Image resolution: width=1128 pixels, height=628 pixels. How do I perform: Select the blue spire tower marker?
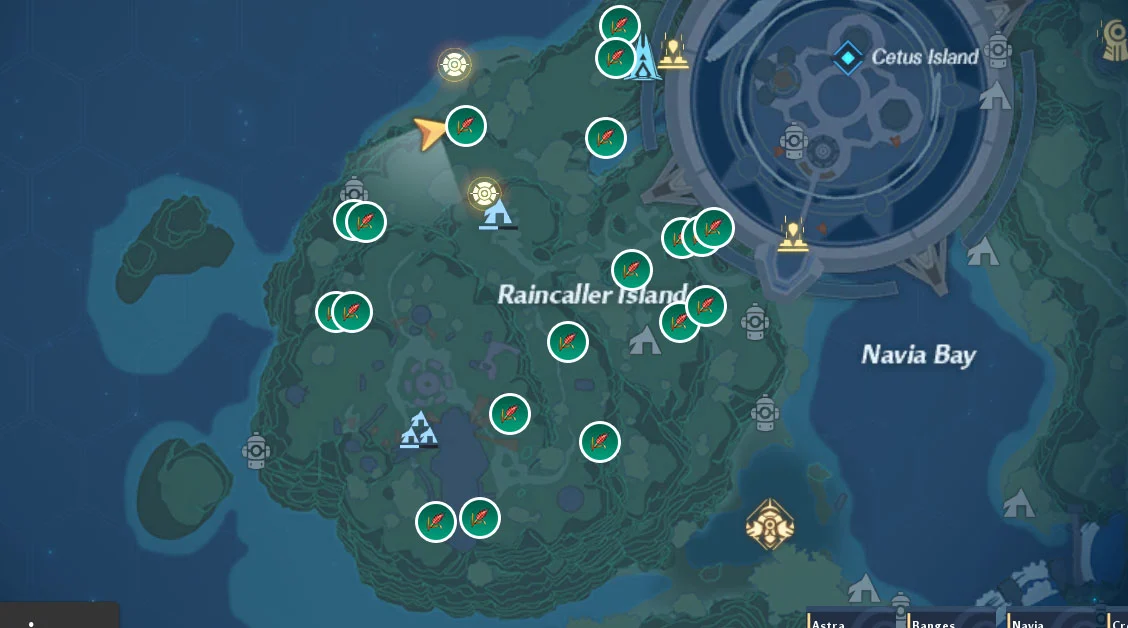pyautogui.click(x=643, y=58)
